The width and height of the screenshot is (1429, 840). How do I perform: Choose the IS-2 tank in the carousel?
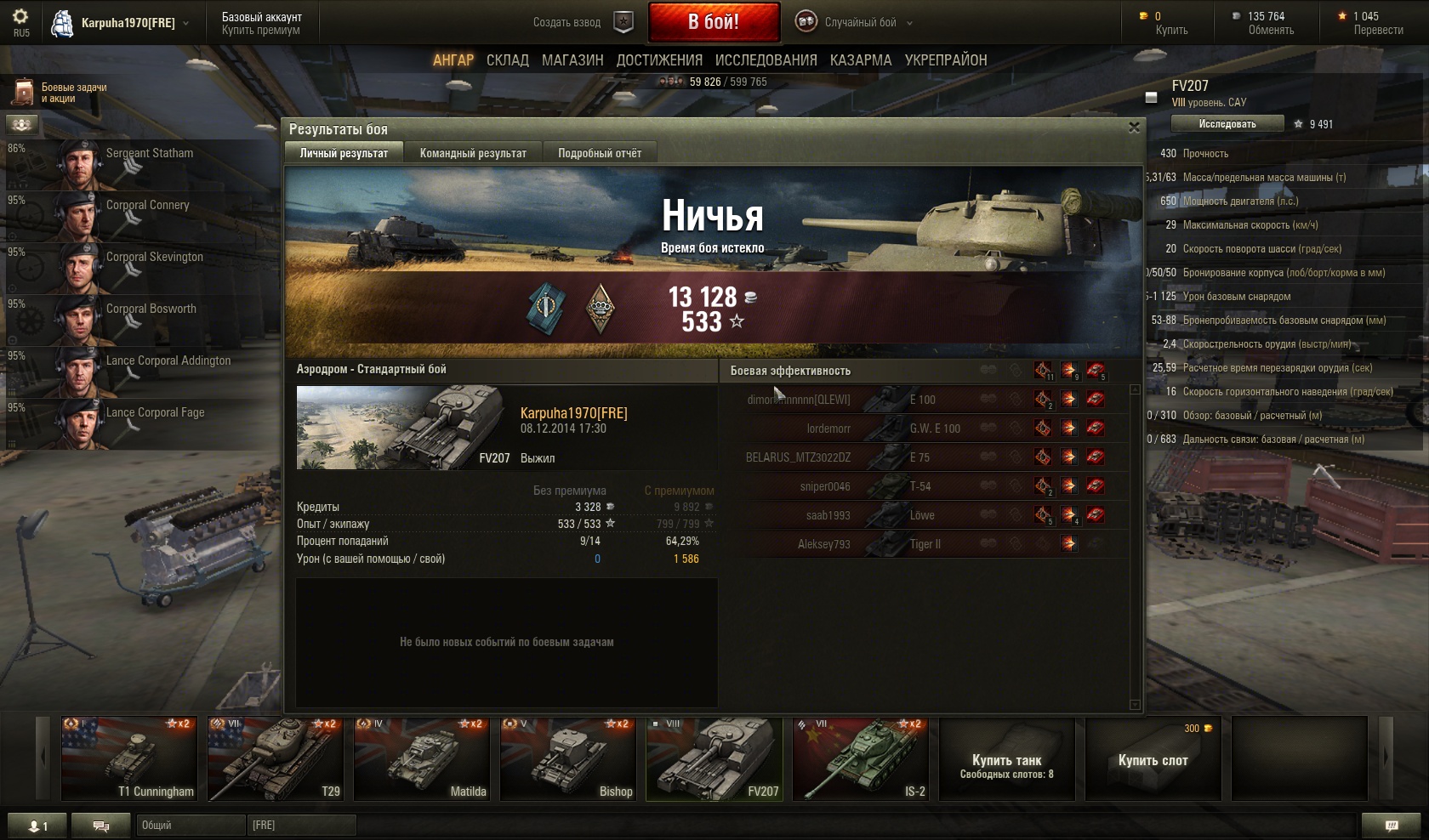coord(861,759)
